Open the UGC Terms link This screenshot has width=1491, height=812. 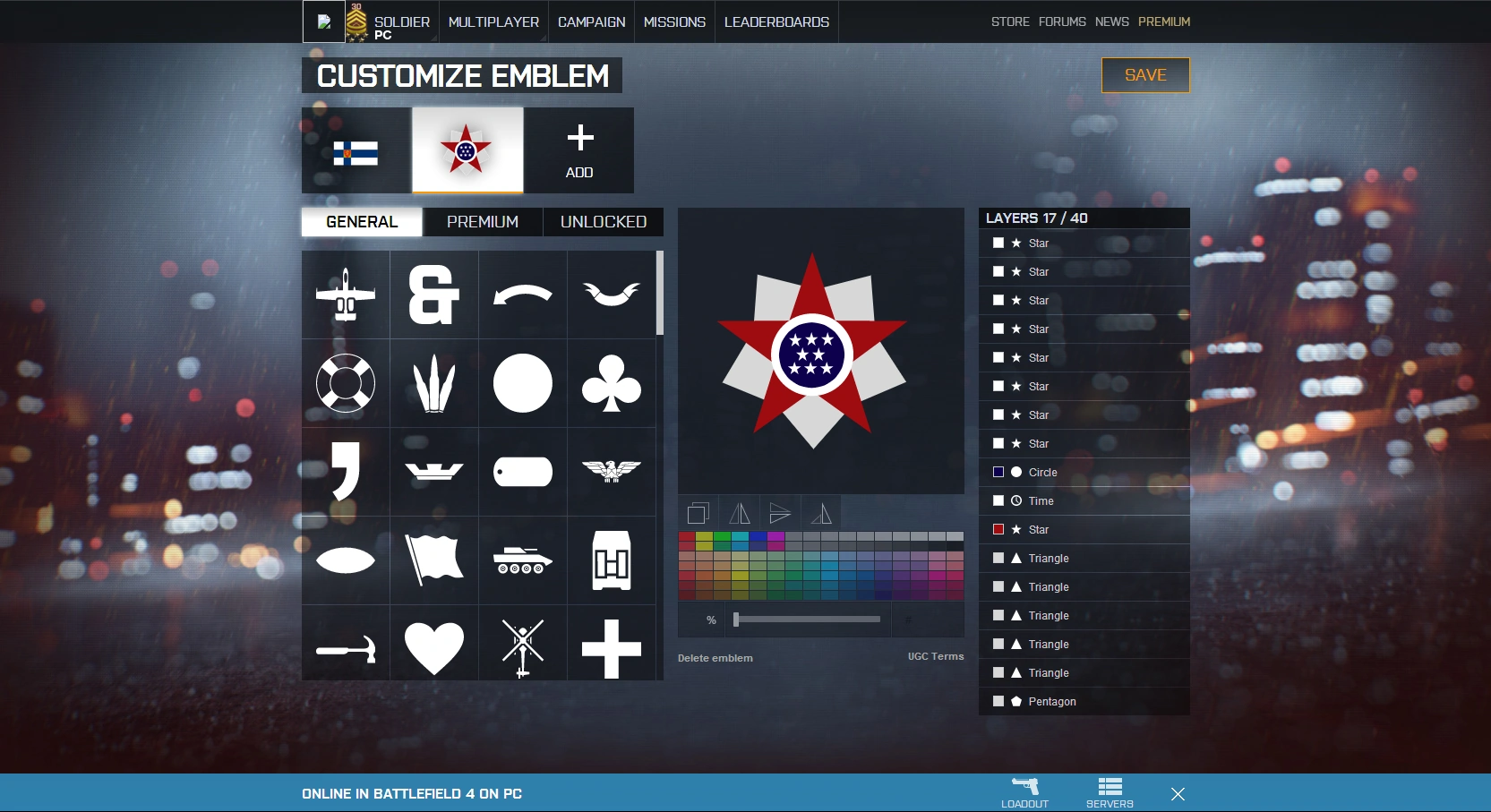pyautogui.click(x=935, y=656)
